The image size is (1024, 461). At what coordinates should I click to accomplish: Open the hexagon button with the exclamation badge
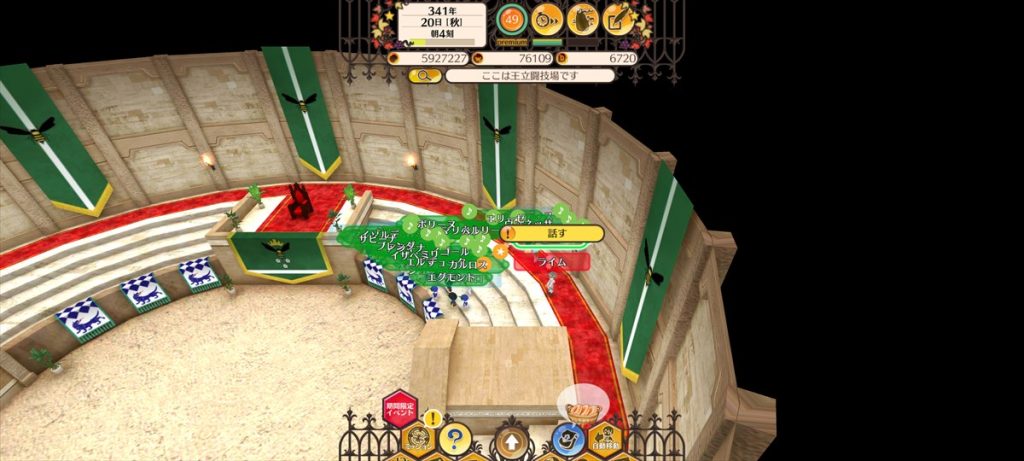[x=419, y=438]
